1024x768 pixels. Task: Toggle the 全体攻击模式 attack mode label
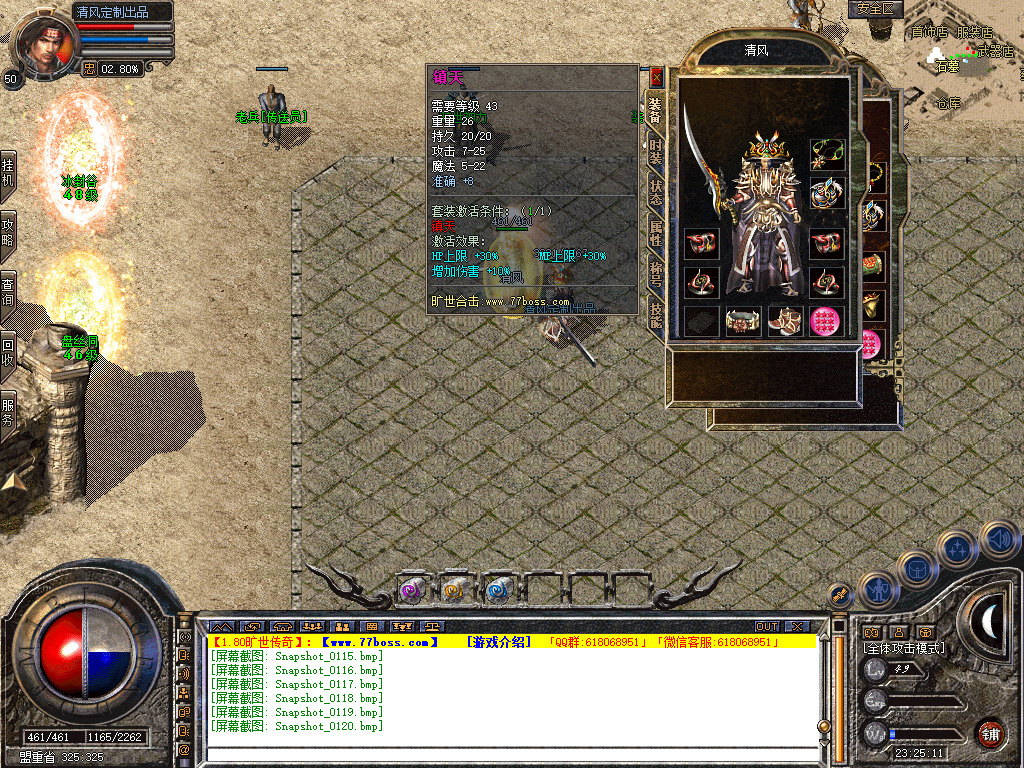point(904,648)
